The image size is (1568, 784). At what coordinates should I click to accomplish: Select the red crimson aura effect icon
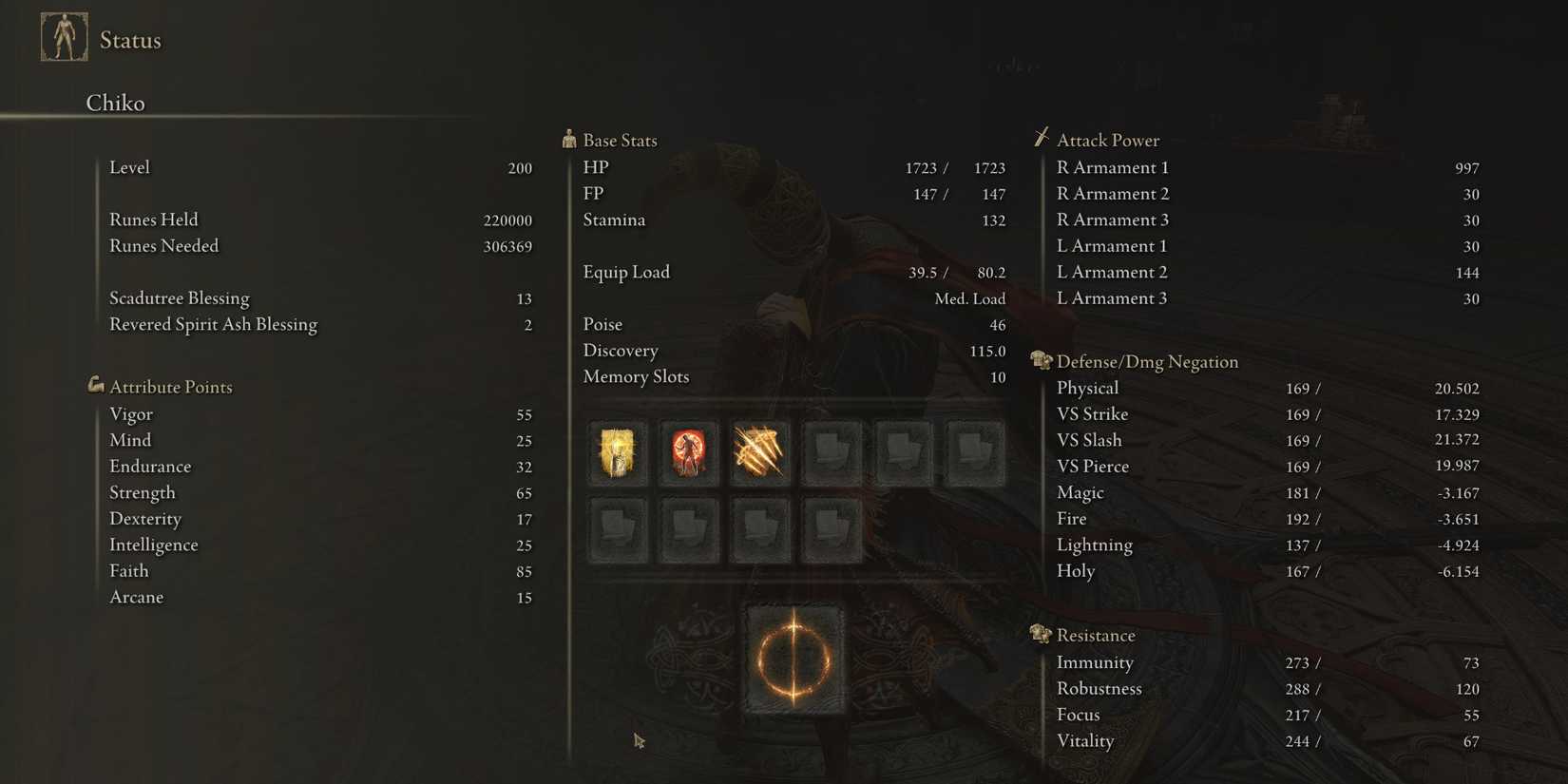click(x=689, y=453)
